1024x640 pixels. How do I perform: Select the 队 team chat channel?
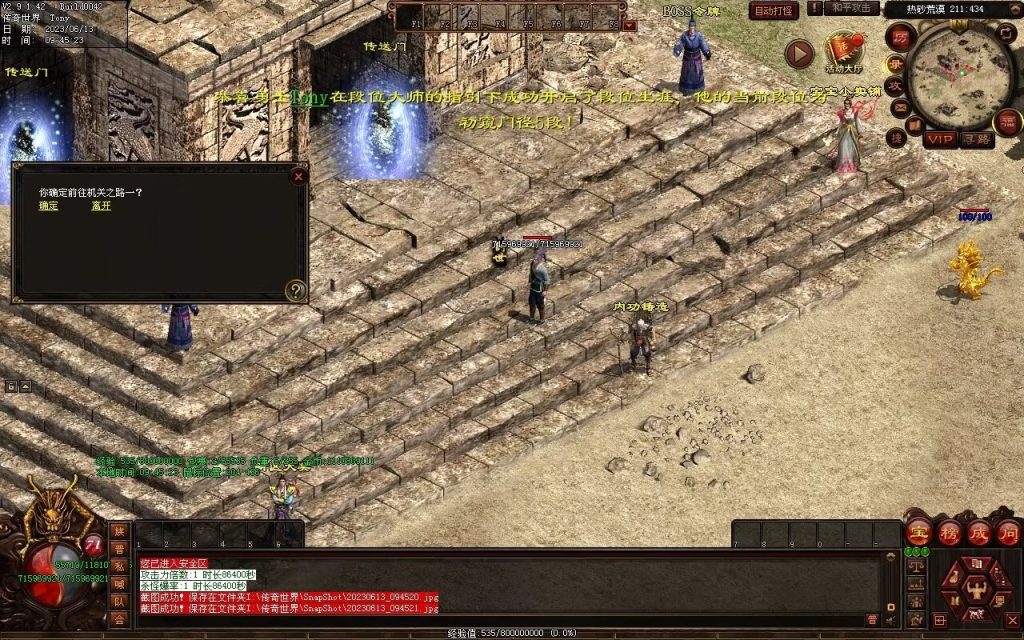tap(119, 602)
